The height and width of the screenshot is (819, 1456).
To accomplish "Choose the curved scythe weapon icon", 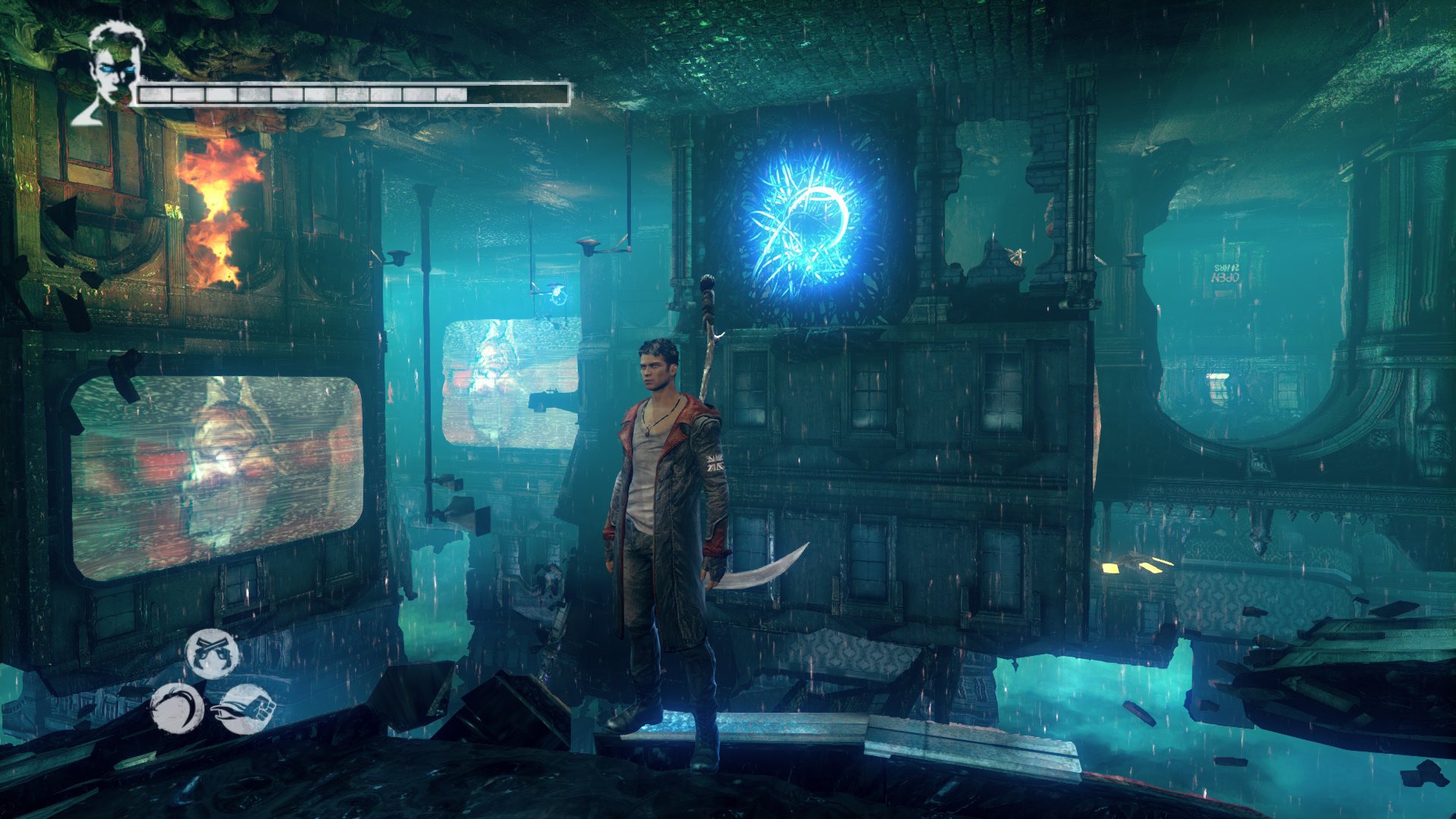I will tap(177, 708).
